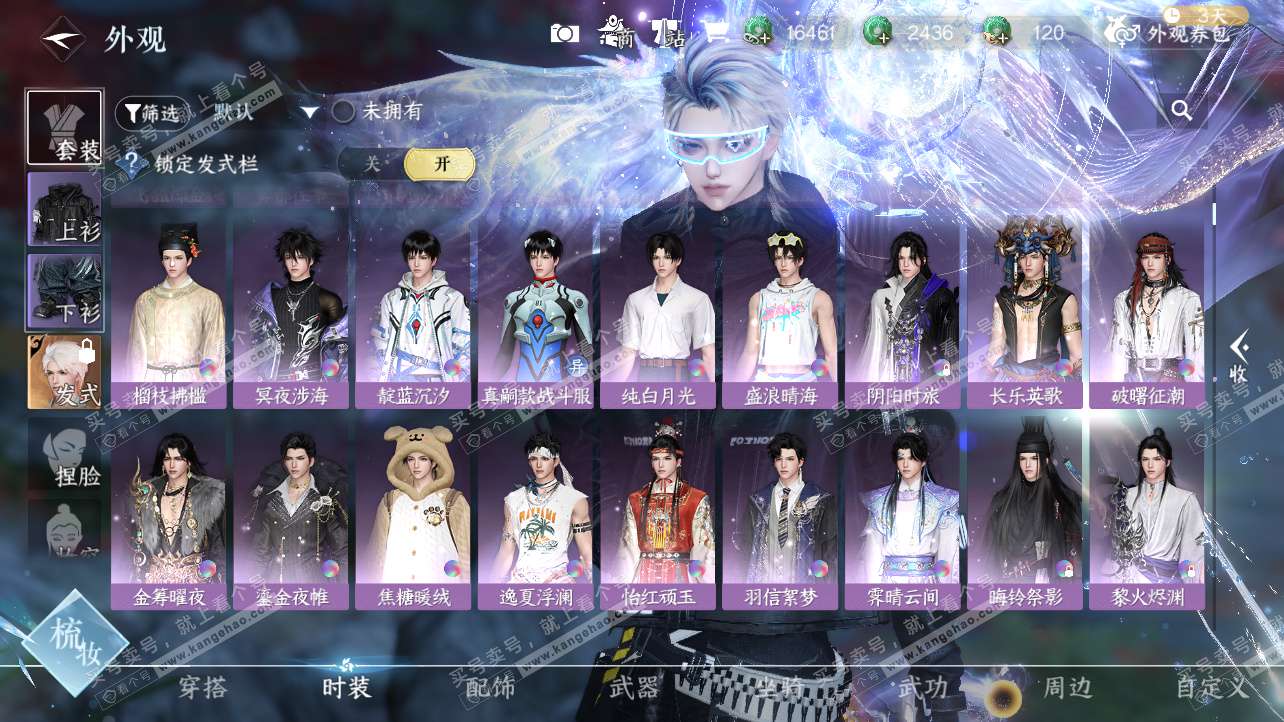
Task: Open the camera photo mode icon
Action: (564, 33)
